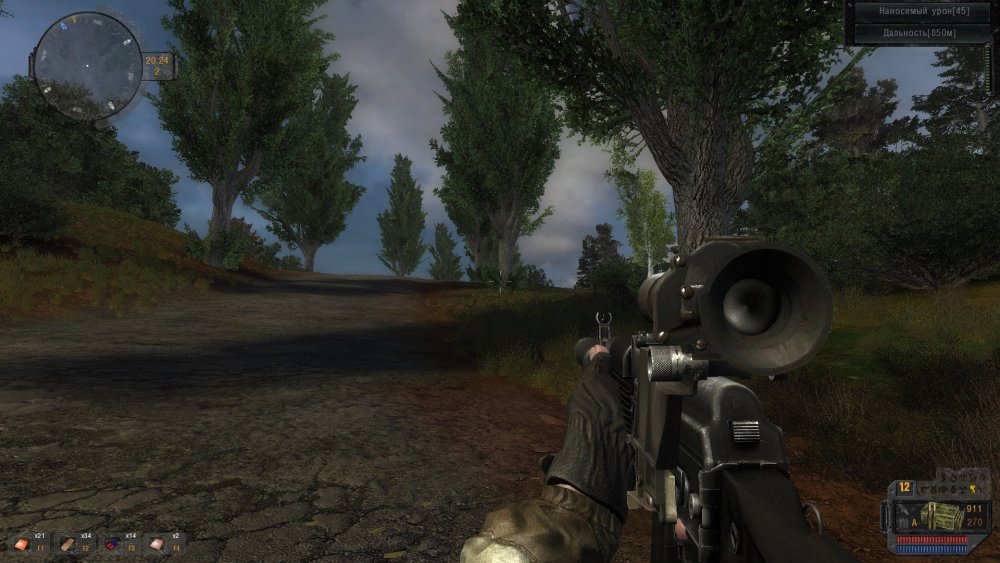Choose the F4 quick slot item (x2)
This screenshot has width=1000, height=563.
pos(156,543)
